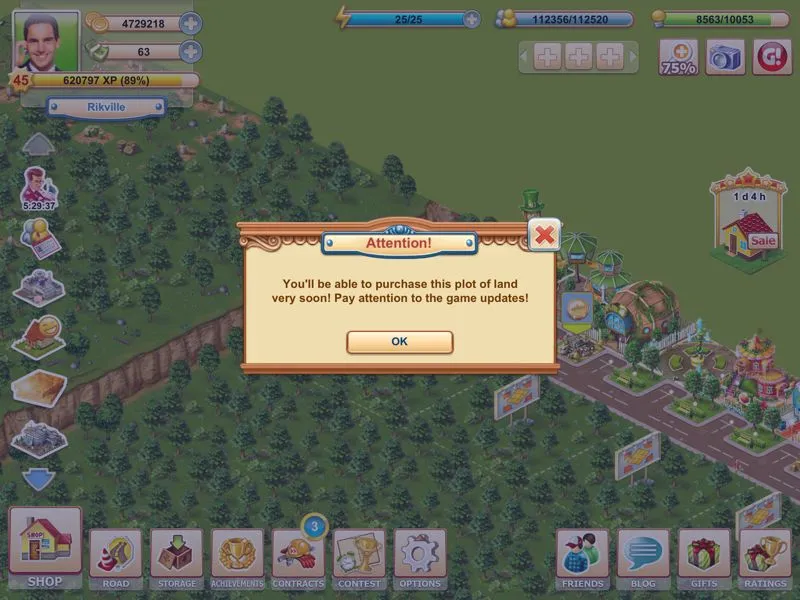Open the Contracts panel

298,557
